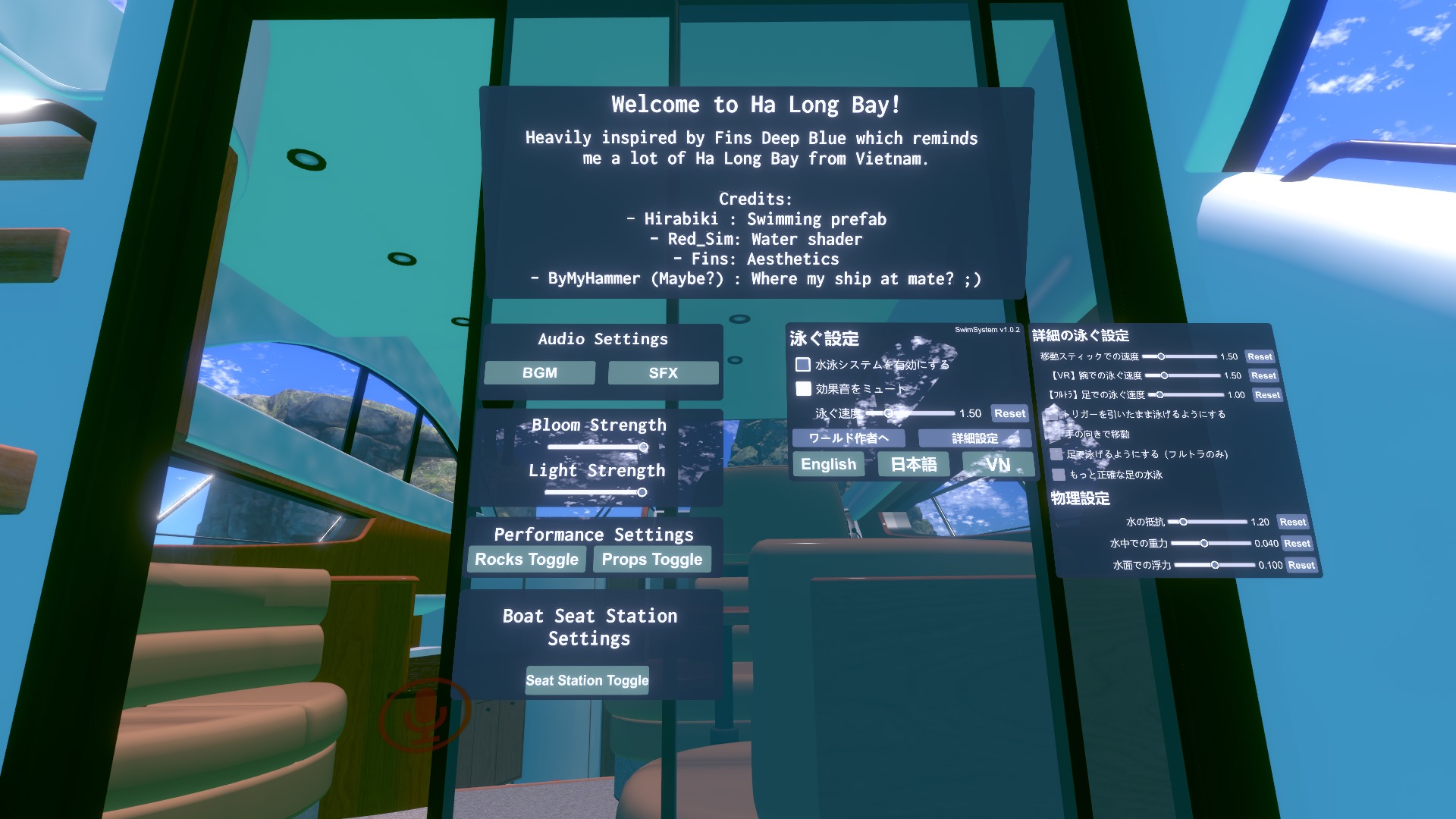Switch language to VN

coord(998,464)
